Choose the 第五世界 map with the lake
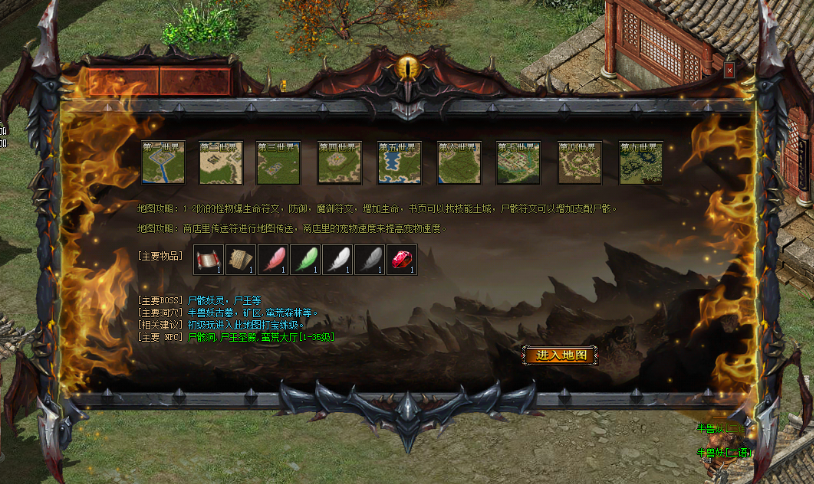 tap(399, 163)
